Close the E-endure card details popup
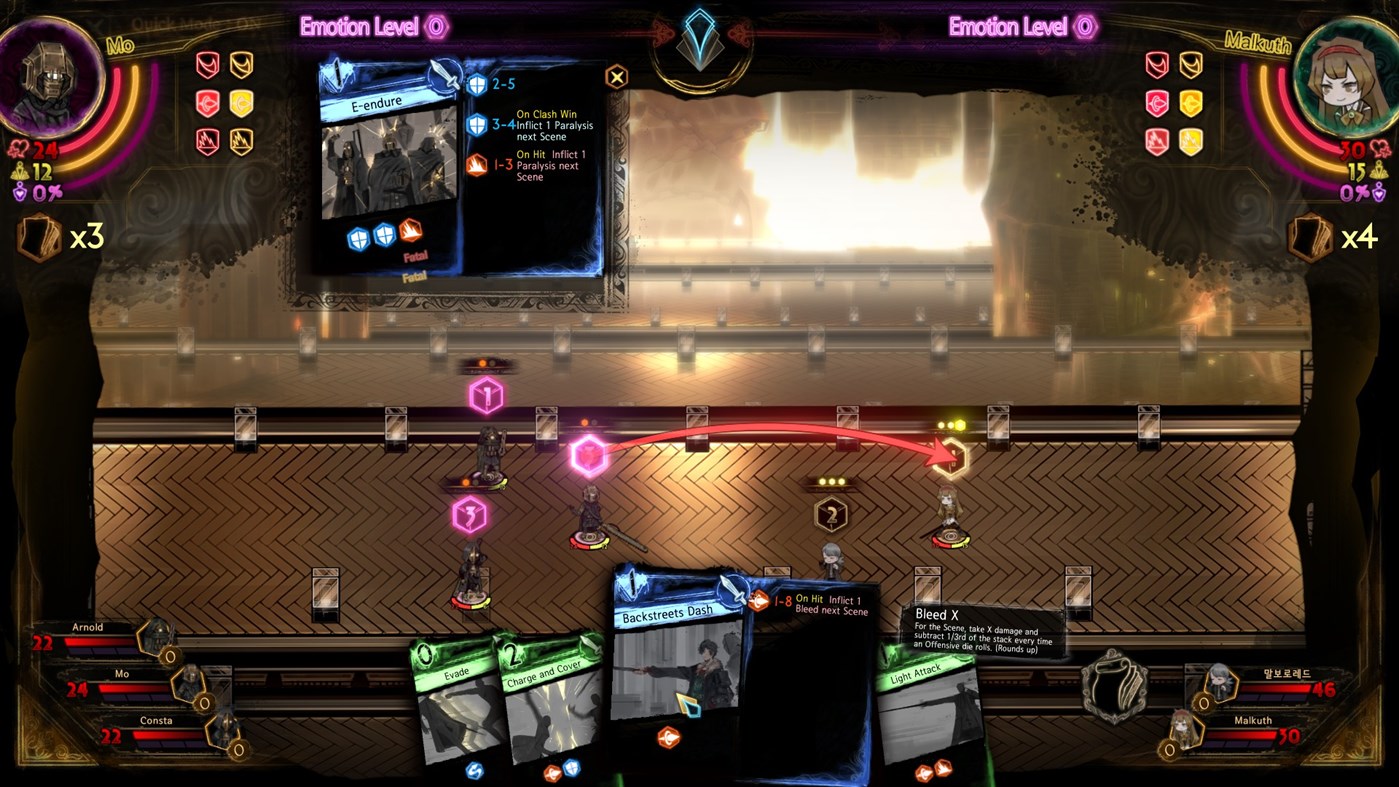 pos(617,77)
